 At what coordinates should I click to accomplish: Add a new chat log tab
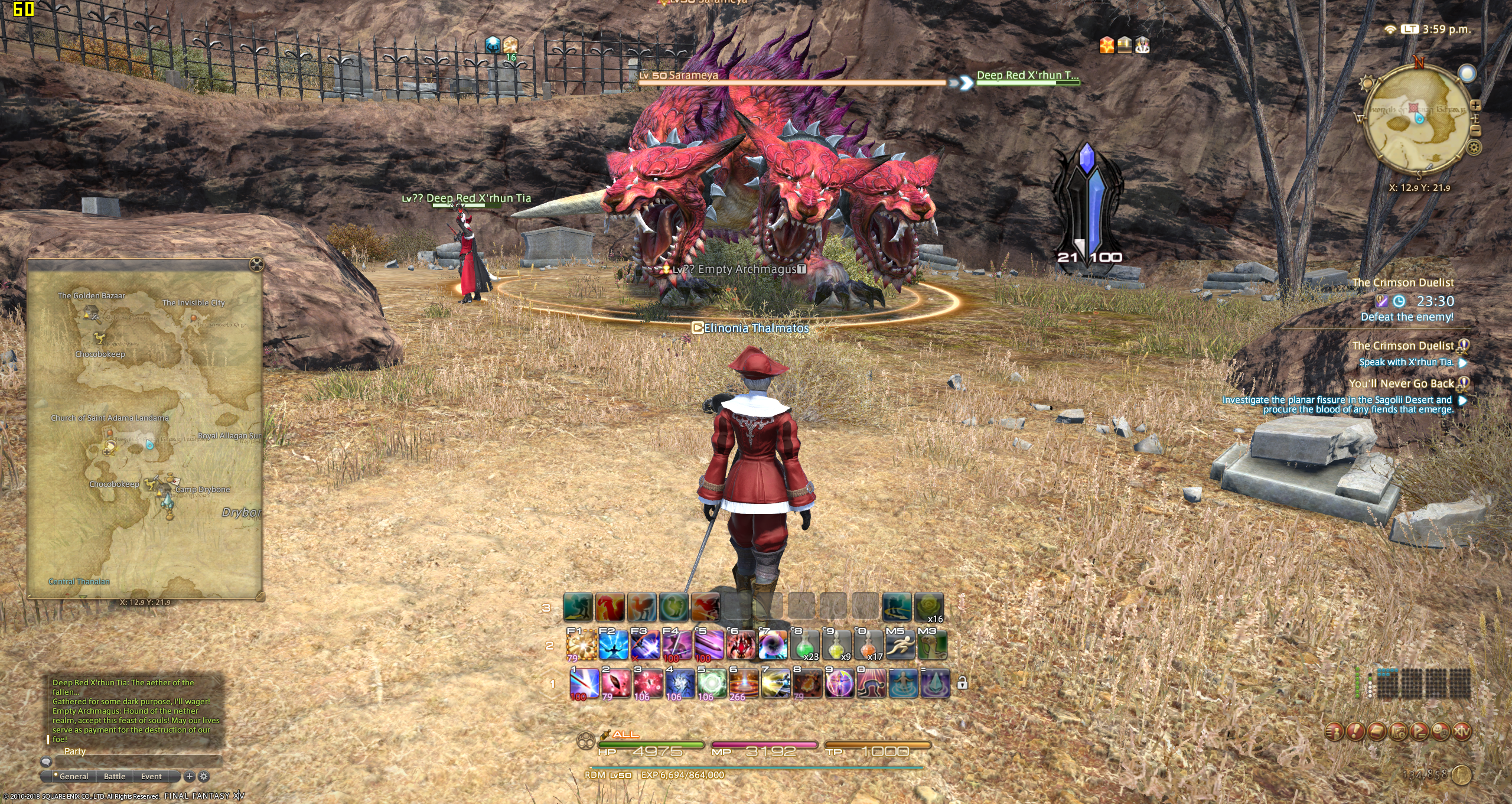[190, 776]
